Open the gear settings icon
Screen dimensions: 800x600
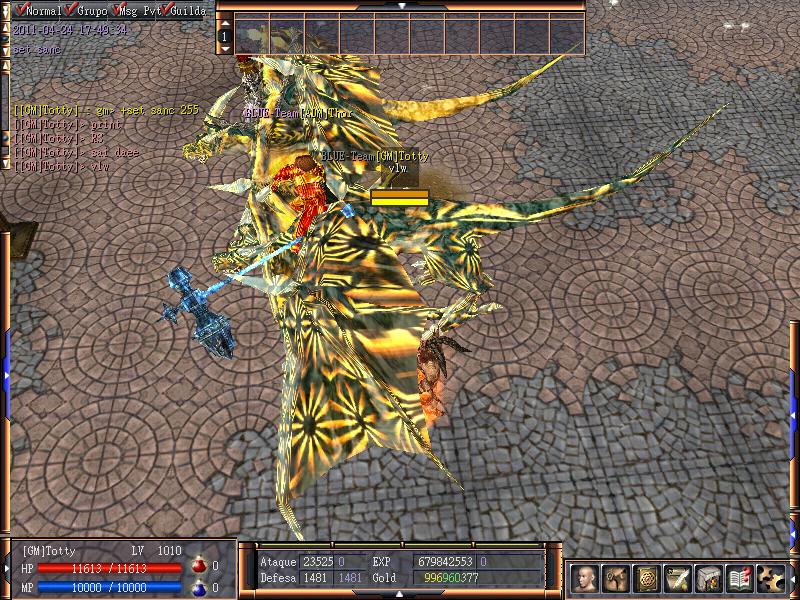(x=770, y=578)
